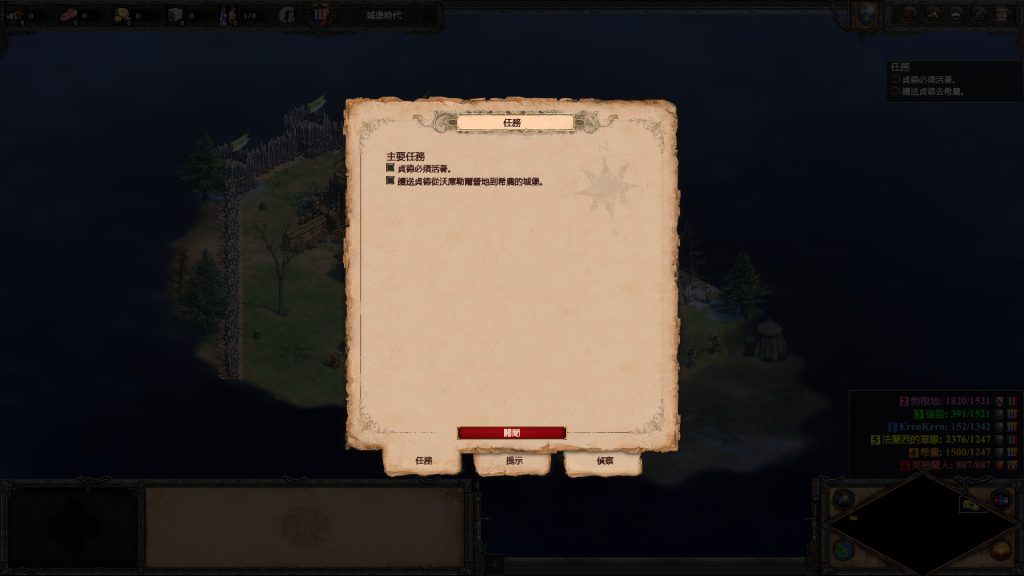Click the orb button at the minimap's upper left
This screenshot has width=1024, height=576.
click(843, 497)
